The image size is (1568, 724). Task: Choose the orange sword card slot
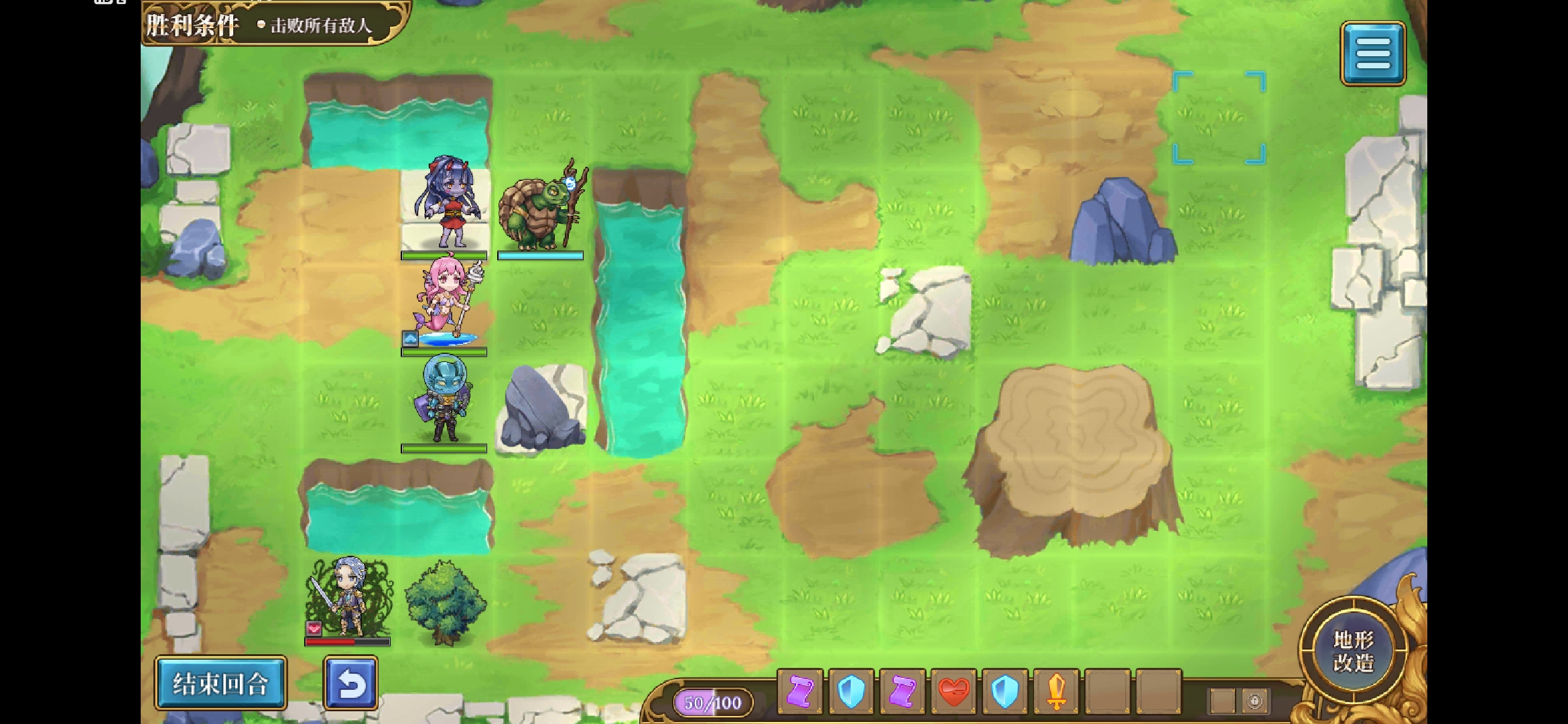click(1056, 690)
